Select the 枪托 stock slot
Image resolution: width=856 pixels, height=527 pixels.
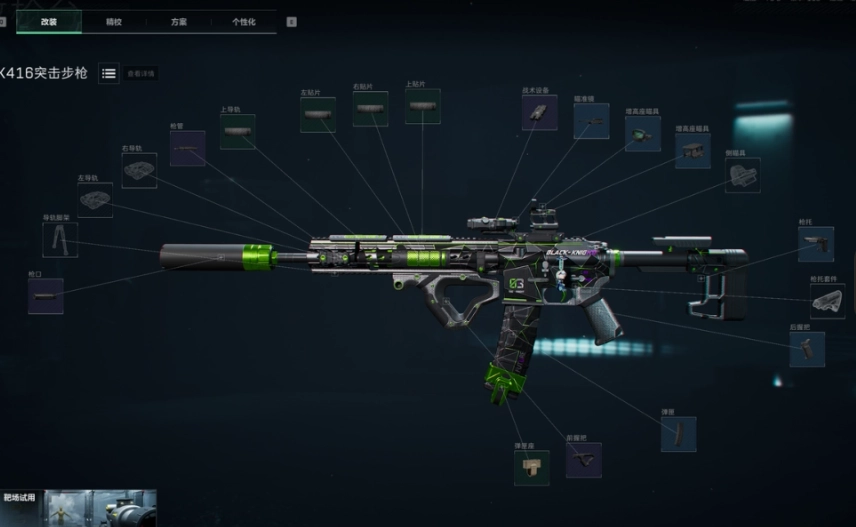click(816, 244)
